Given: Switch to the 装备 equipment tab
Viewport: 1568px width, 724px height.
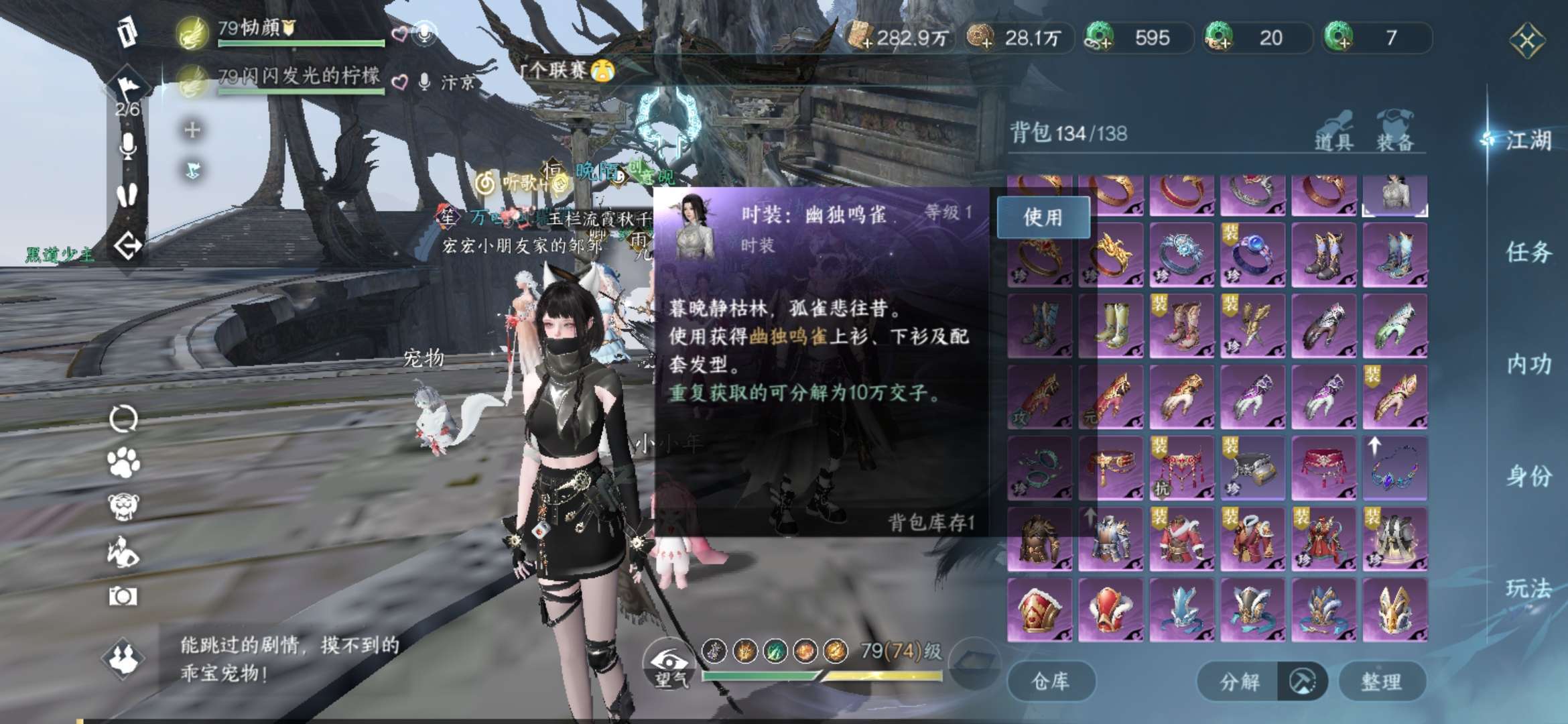Looking at the screenshot, I should coord(1395,131).
